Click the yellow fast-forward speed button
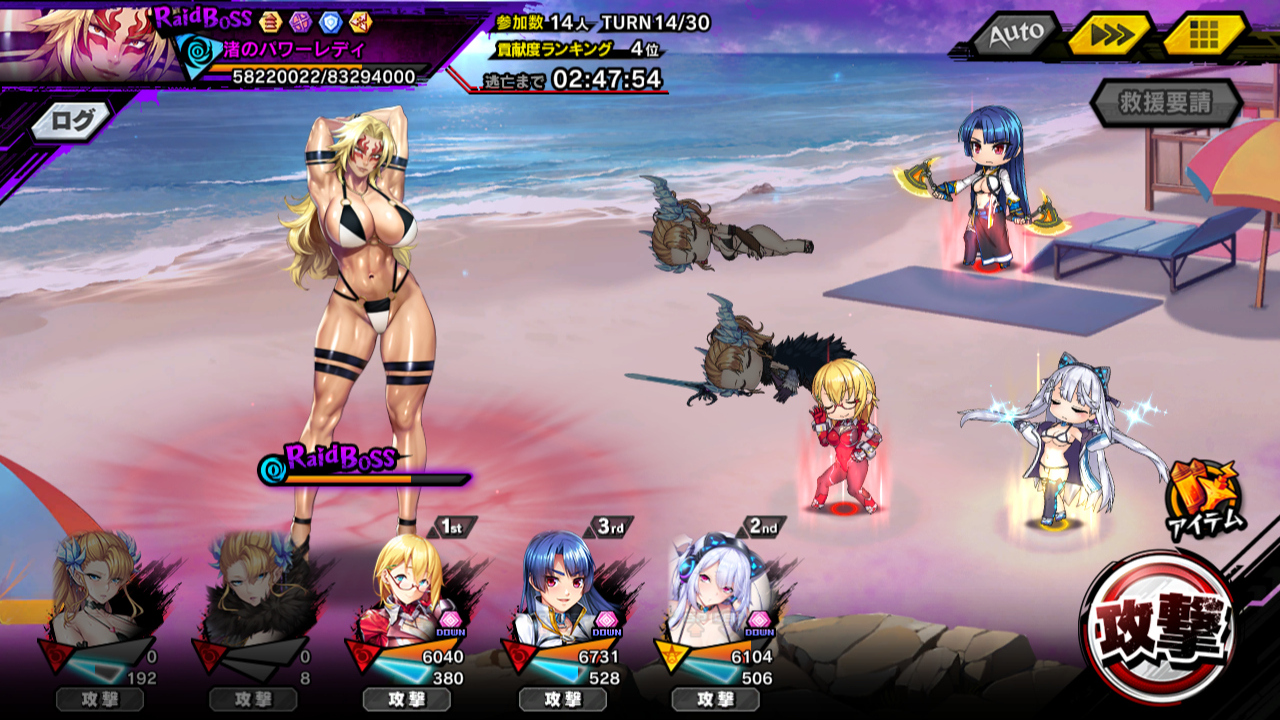 coord(1108,37)
